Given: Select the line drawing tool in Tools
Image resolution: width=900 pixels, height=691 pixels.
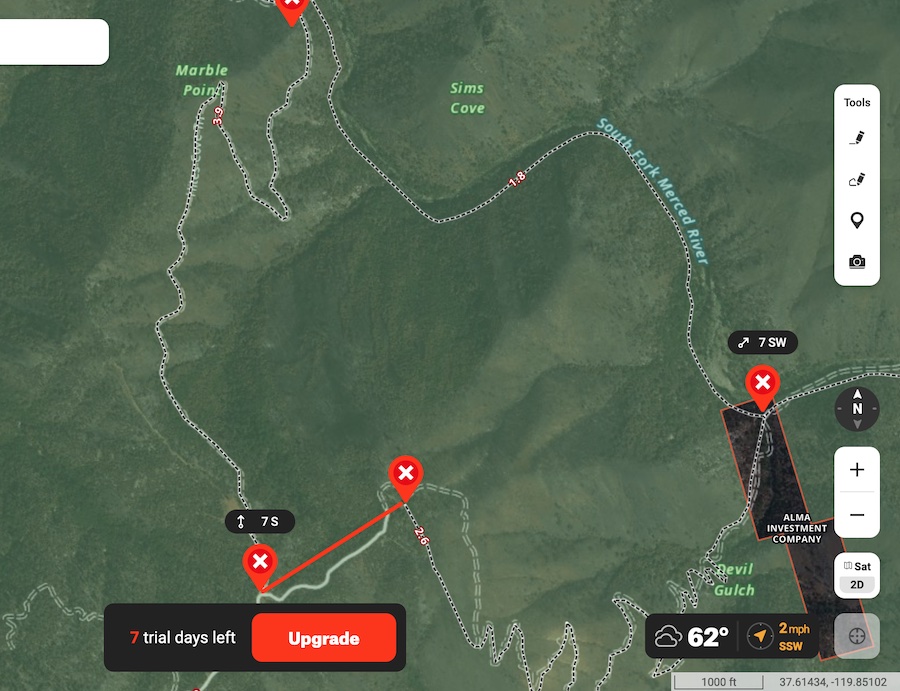Looking at the screenshot, I should [x=857, y=138].
